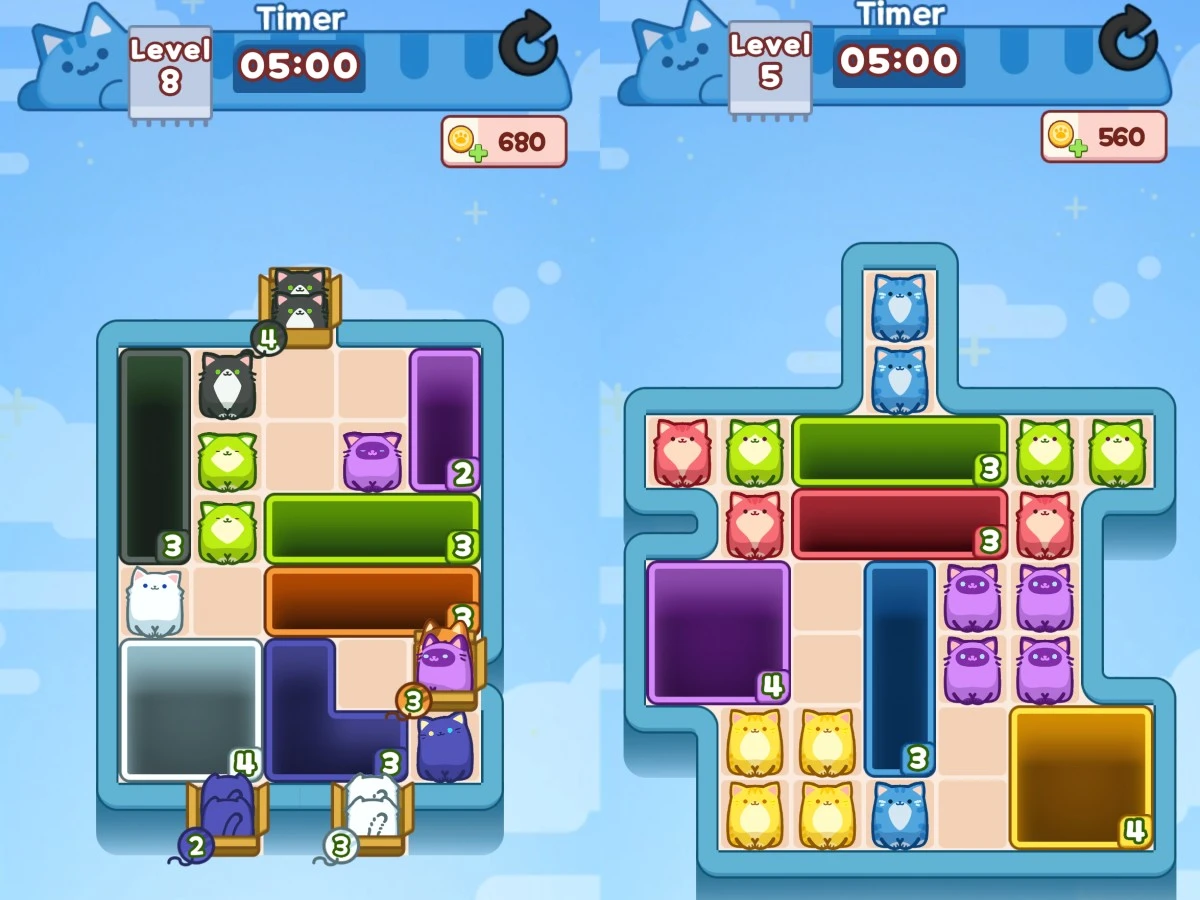
Task: Tap the black tuxedo cat on the board
Action: [228, 385]
